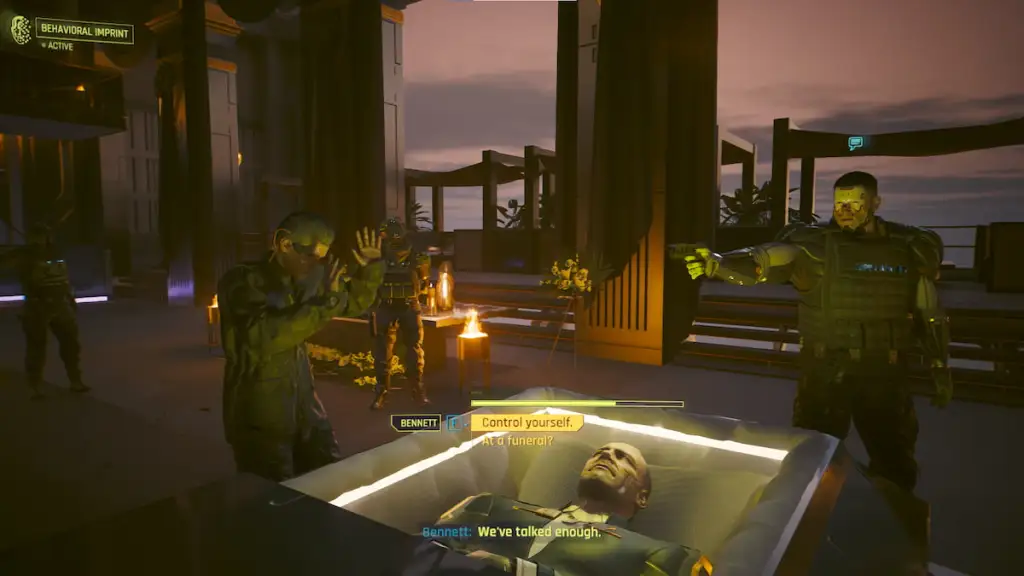Click the speech bubble marker above the soldier
The image size is (1024, 576).
(855, 143)
